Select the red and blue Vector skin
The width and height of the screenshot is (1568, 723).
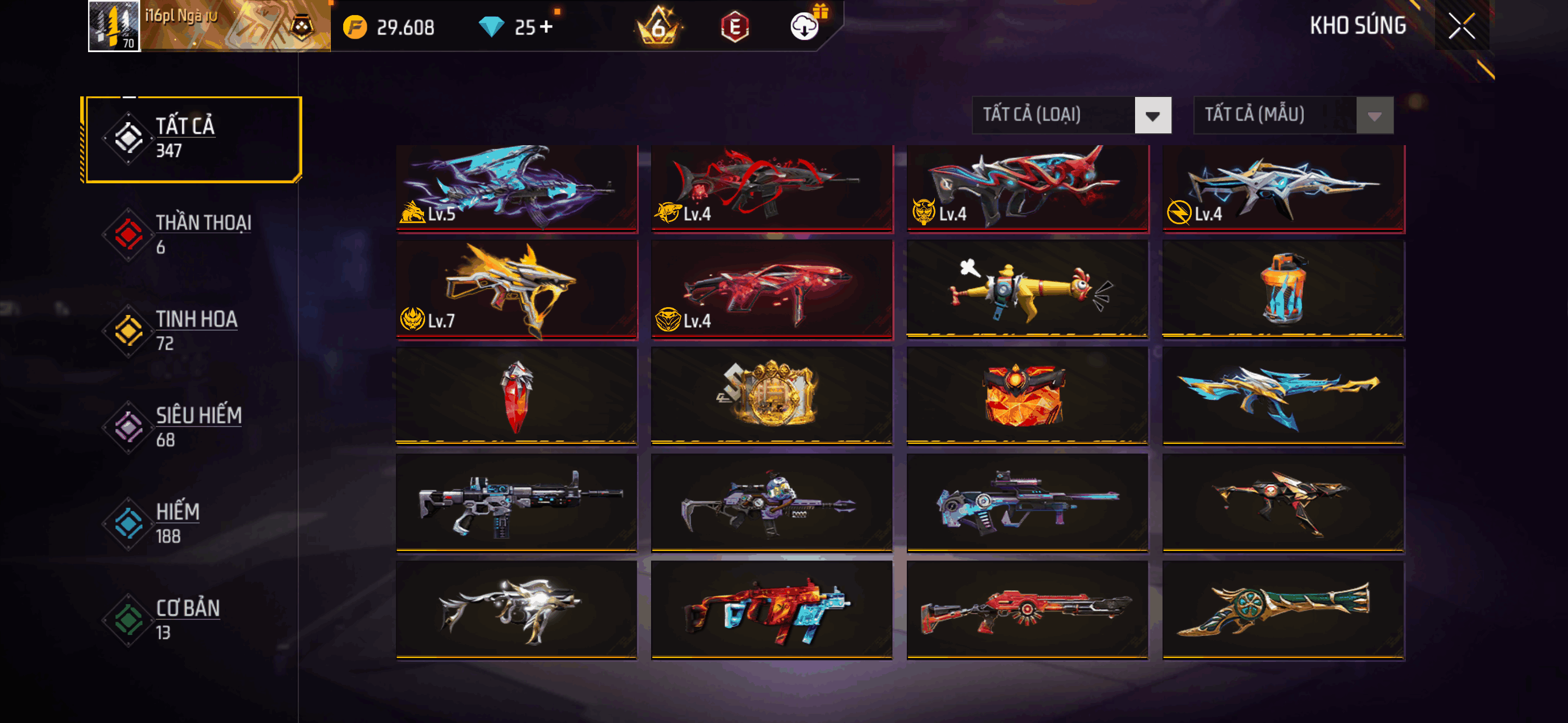771,609
